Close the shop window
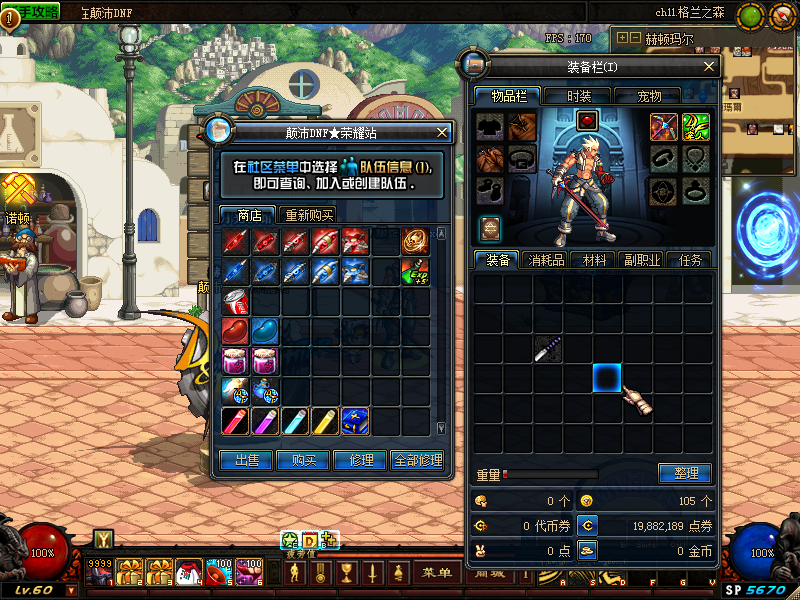The image size is (800, 600). [442, 132]
